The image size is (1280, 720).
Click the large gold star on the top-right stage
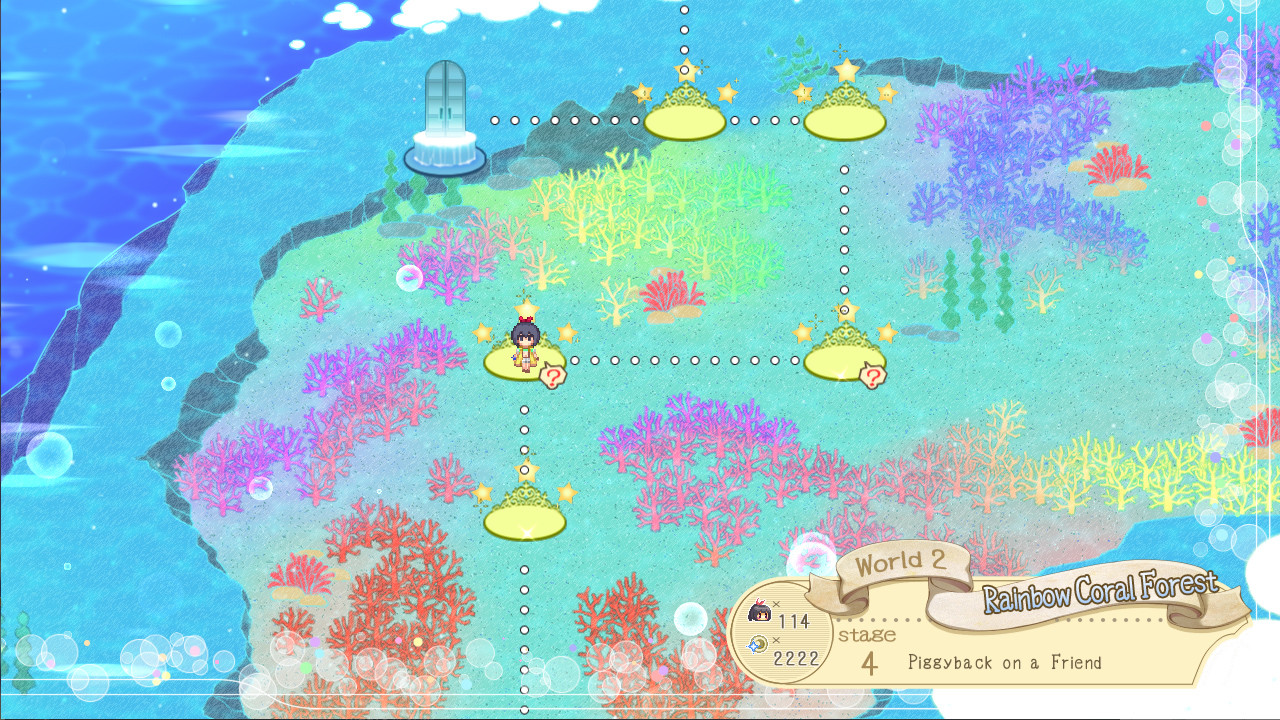845,70
